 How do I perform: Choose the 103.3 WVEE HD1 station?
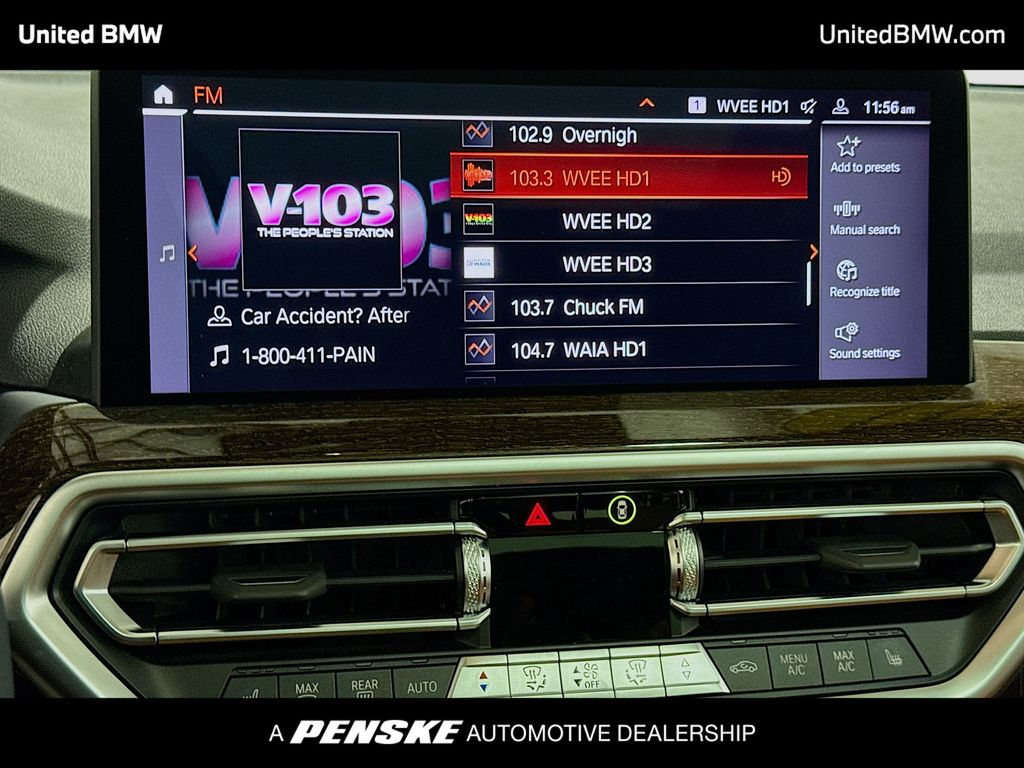tap(628, 178)
